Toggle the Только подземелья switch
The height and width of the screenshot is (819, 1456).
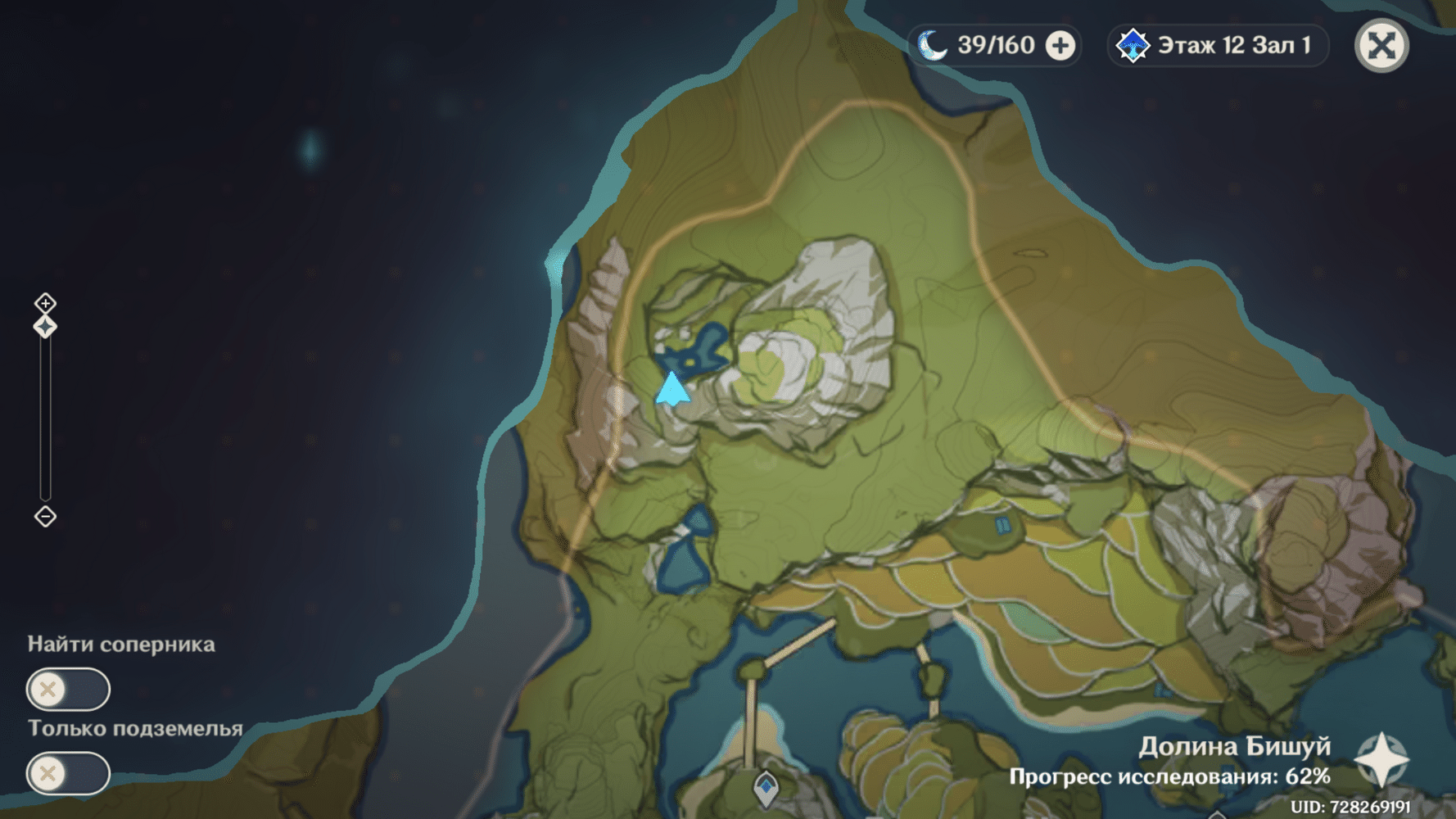click(x=68, y=773)
